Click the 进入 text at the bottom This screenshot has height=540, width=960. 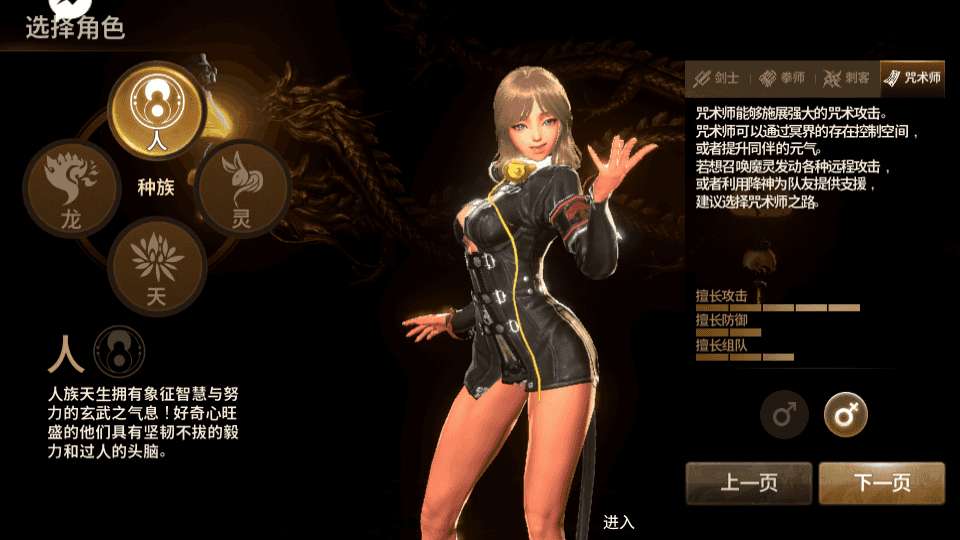coord(619,522)
